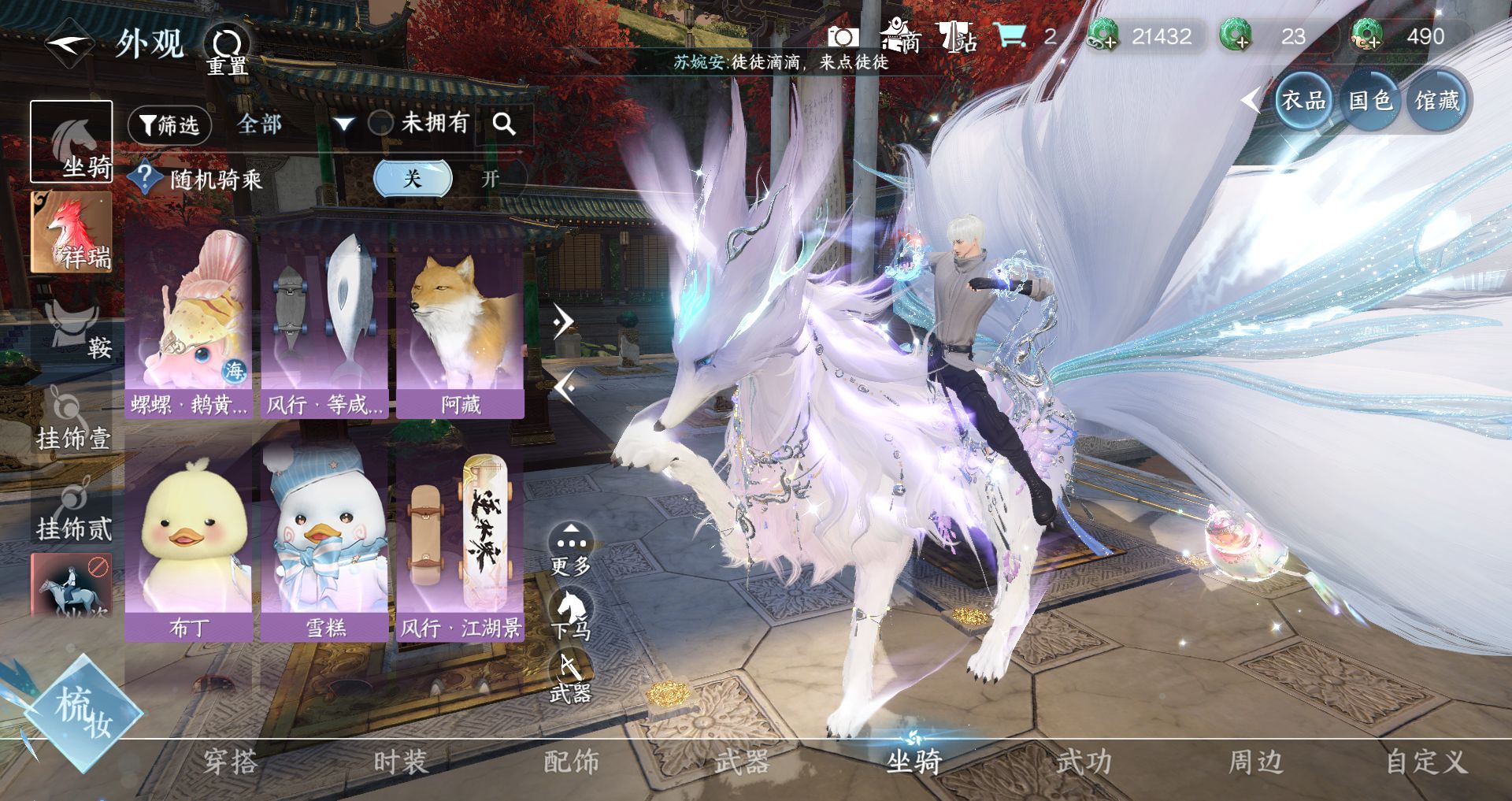
Task: Open the magnifier search
Action: tap(504, 124)
